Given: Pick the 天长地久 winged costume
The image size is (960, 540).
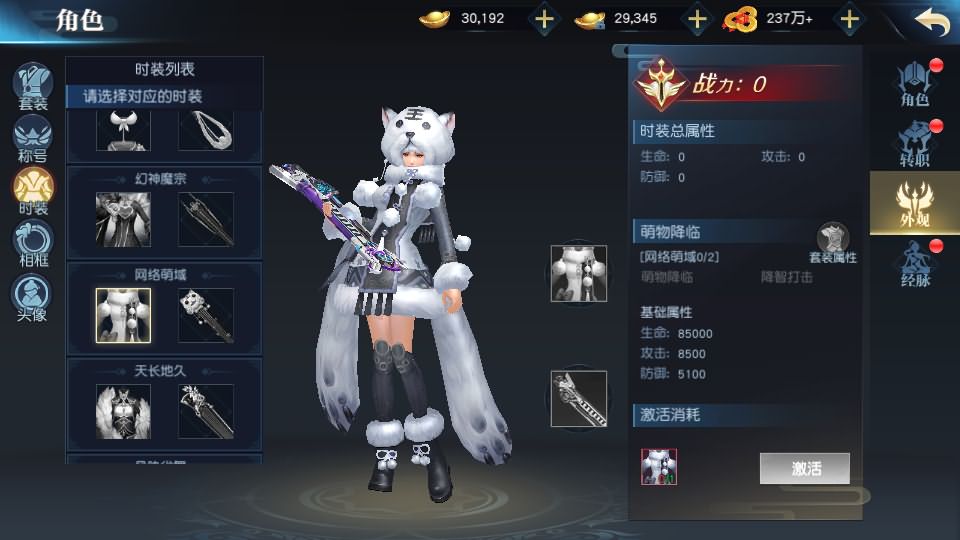Looking at the screenshot, I should (x=123, y=411).
